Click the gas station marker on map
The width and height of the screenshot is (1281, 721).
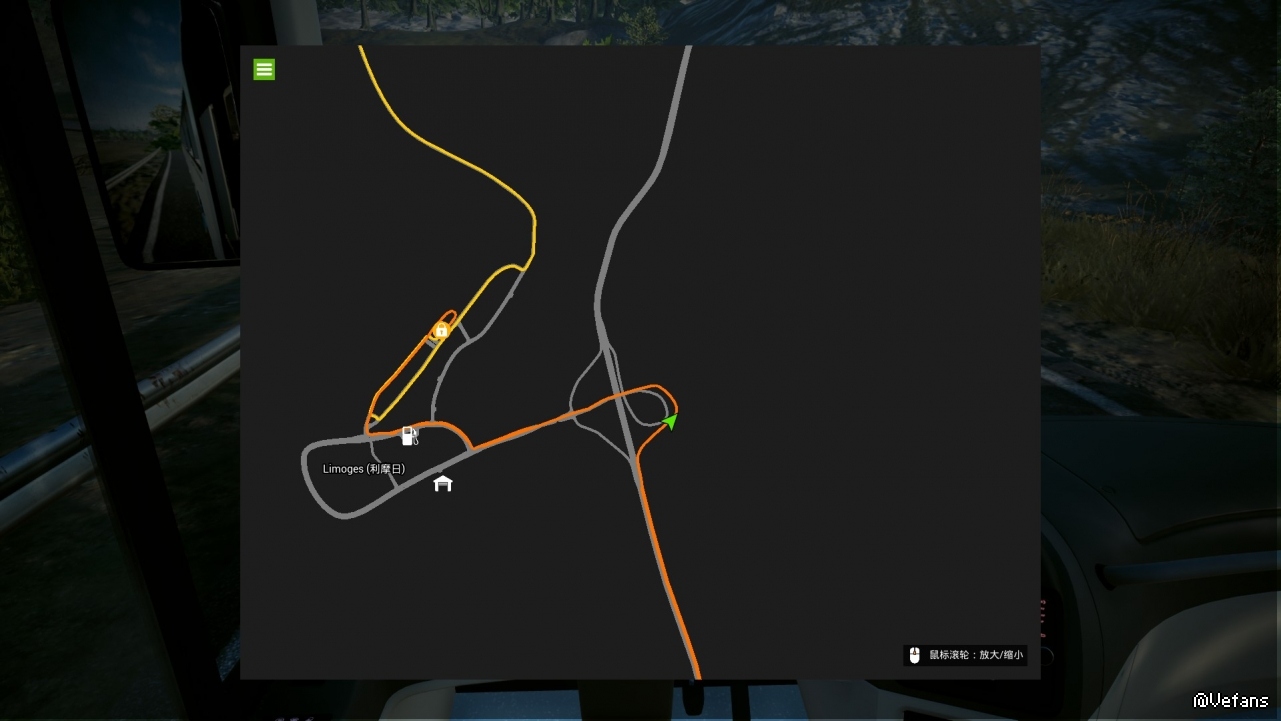pos(409,435)
